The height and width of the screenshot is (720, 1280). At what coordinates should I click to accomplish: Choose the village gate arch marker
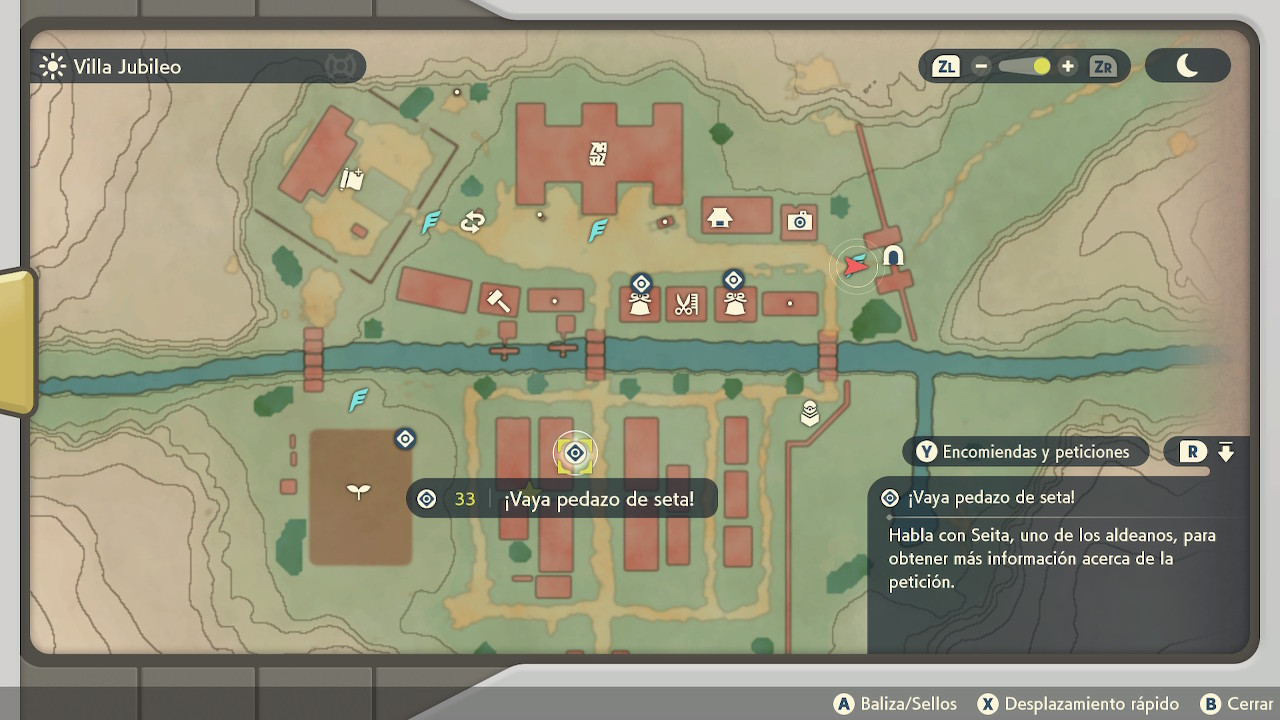(x=893, y=256)
